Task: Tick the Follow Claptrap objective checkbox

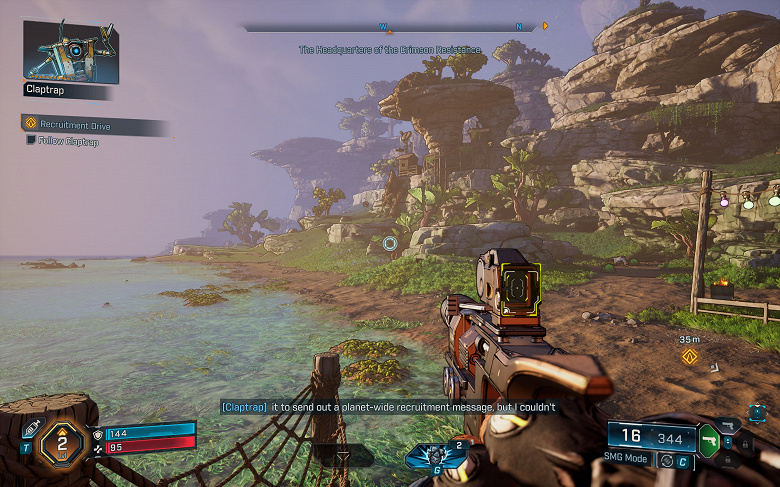Action: coord(31,140)
